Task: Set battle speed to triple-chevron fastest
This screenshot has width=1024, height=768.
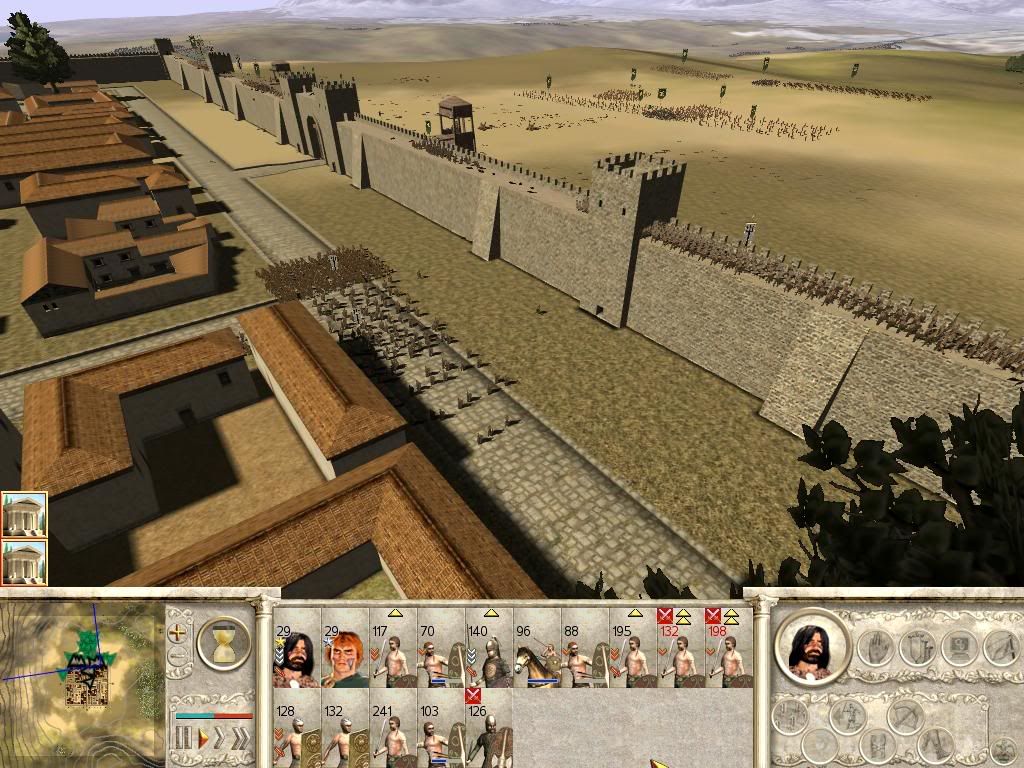Action: (x=241, y=739)
